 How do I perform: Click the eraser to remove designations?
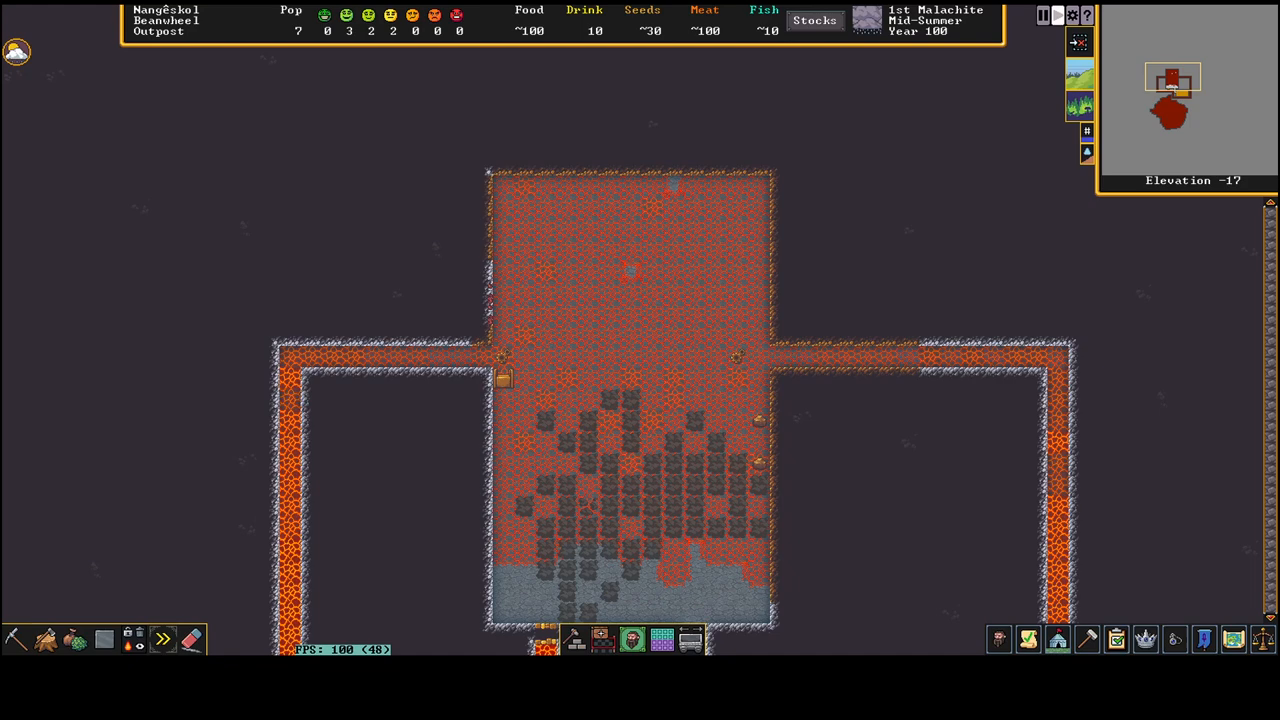tap(191, 638)
